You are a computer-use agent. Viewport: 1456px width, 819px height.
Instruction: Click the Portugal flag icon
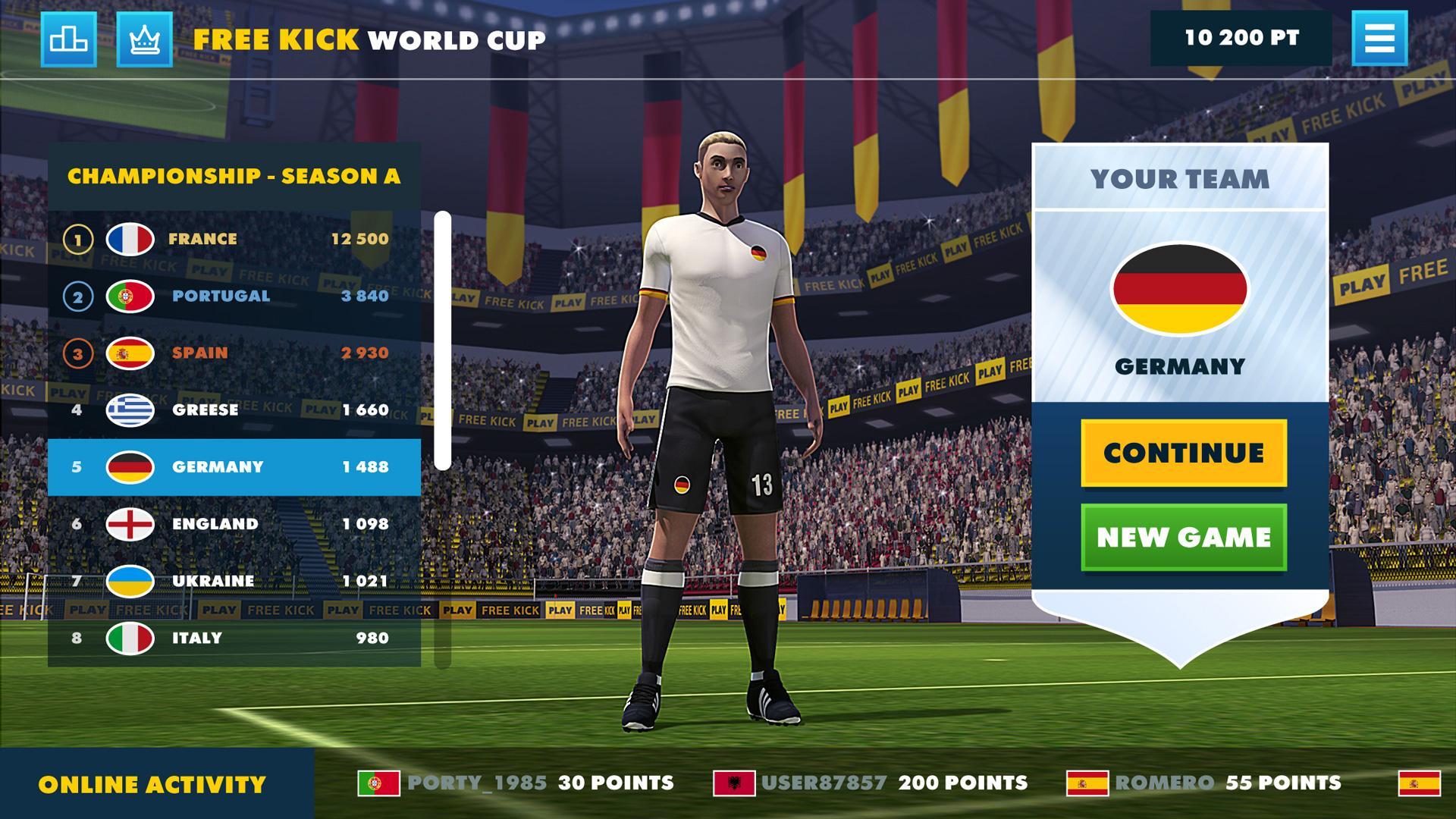pos(129,295)
